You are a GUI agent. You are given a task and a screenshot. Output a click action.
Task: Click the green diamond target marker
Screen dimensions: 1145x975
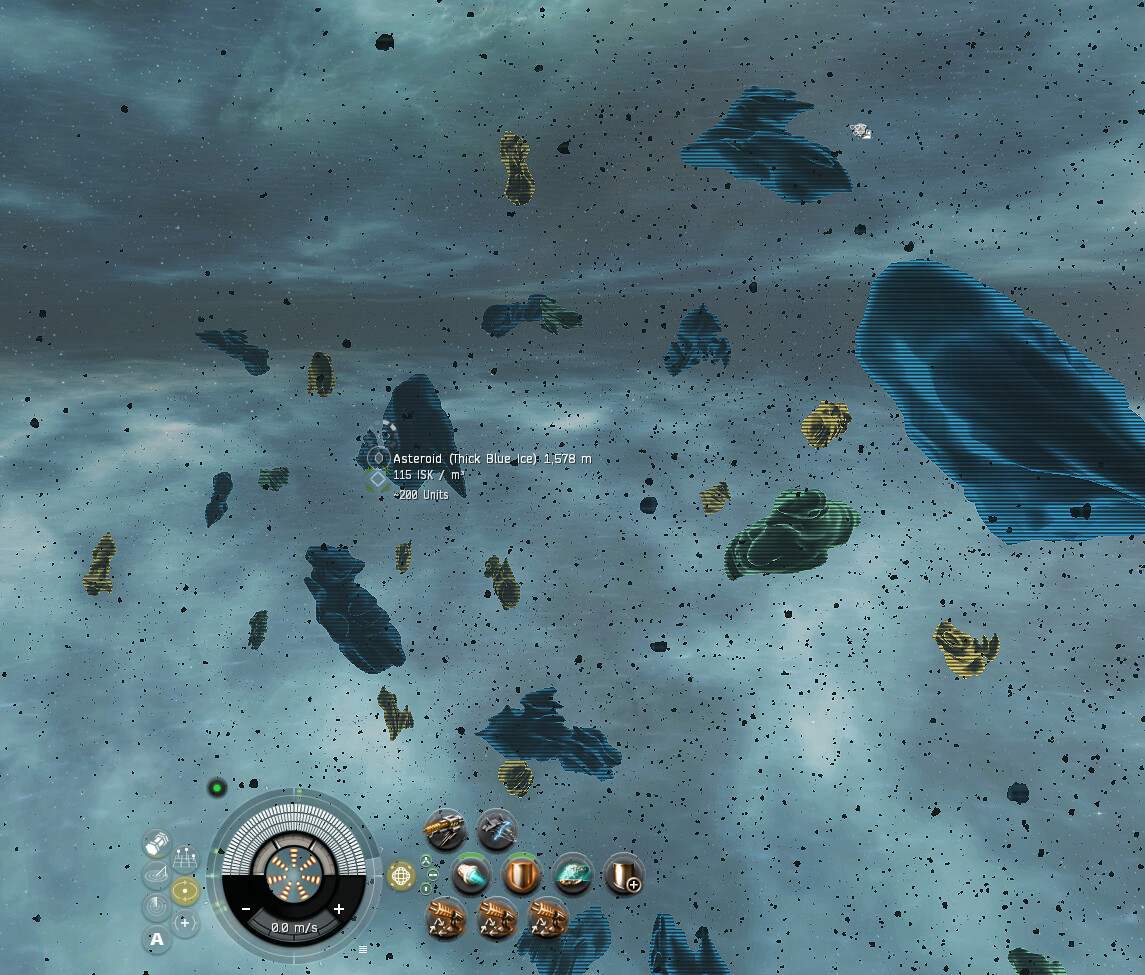[x=378, y=480]
